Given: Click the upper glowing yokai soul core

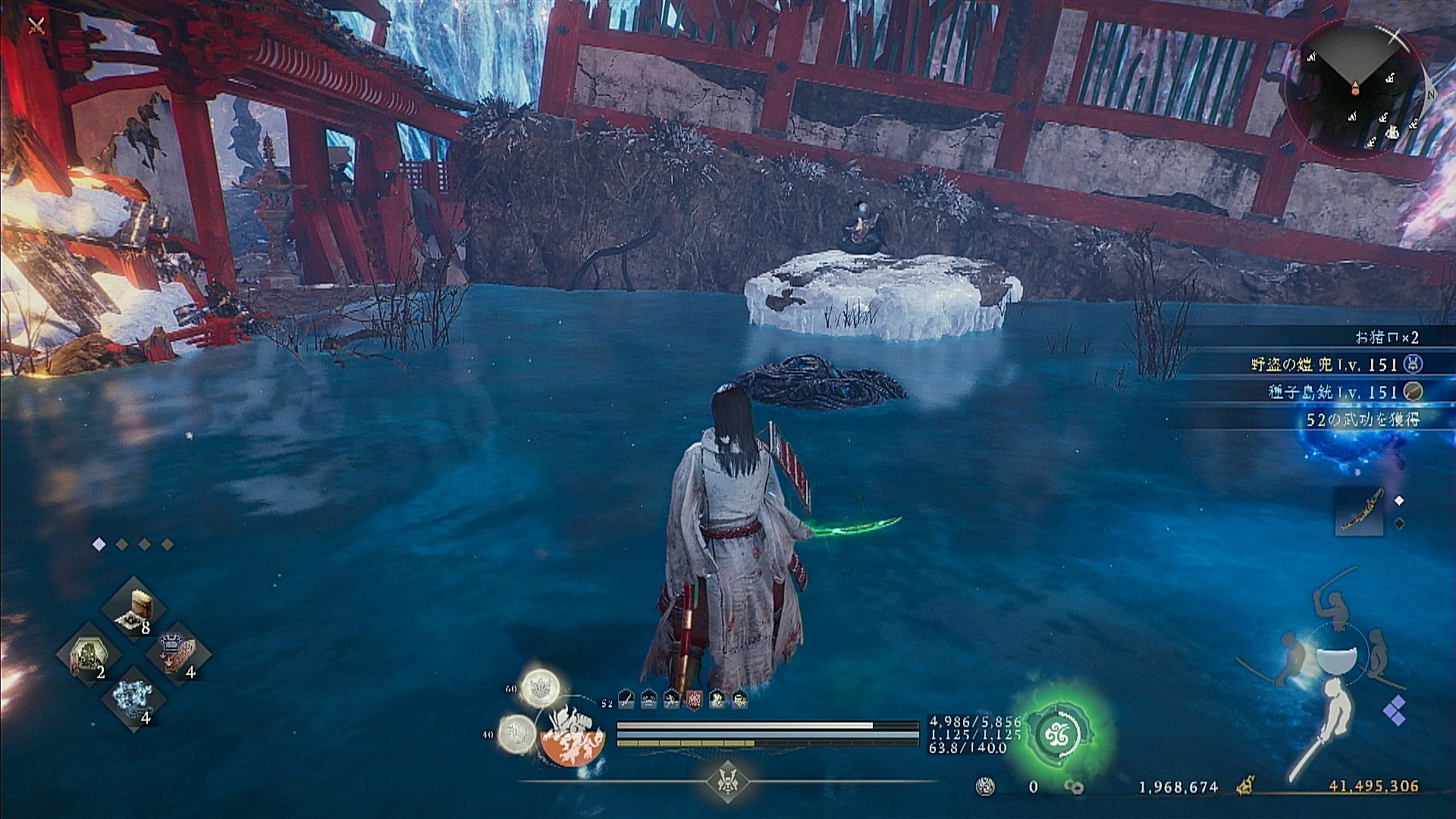Looking at the screenshot, I should click(x=539, y=687).
